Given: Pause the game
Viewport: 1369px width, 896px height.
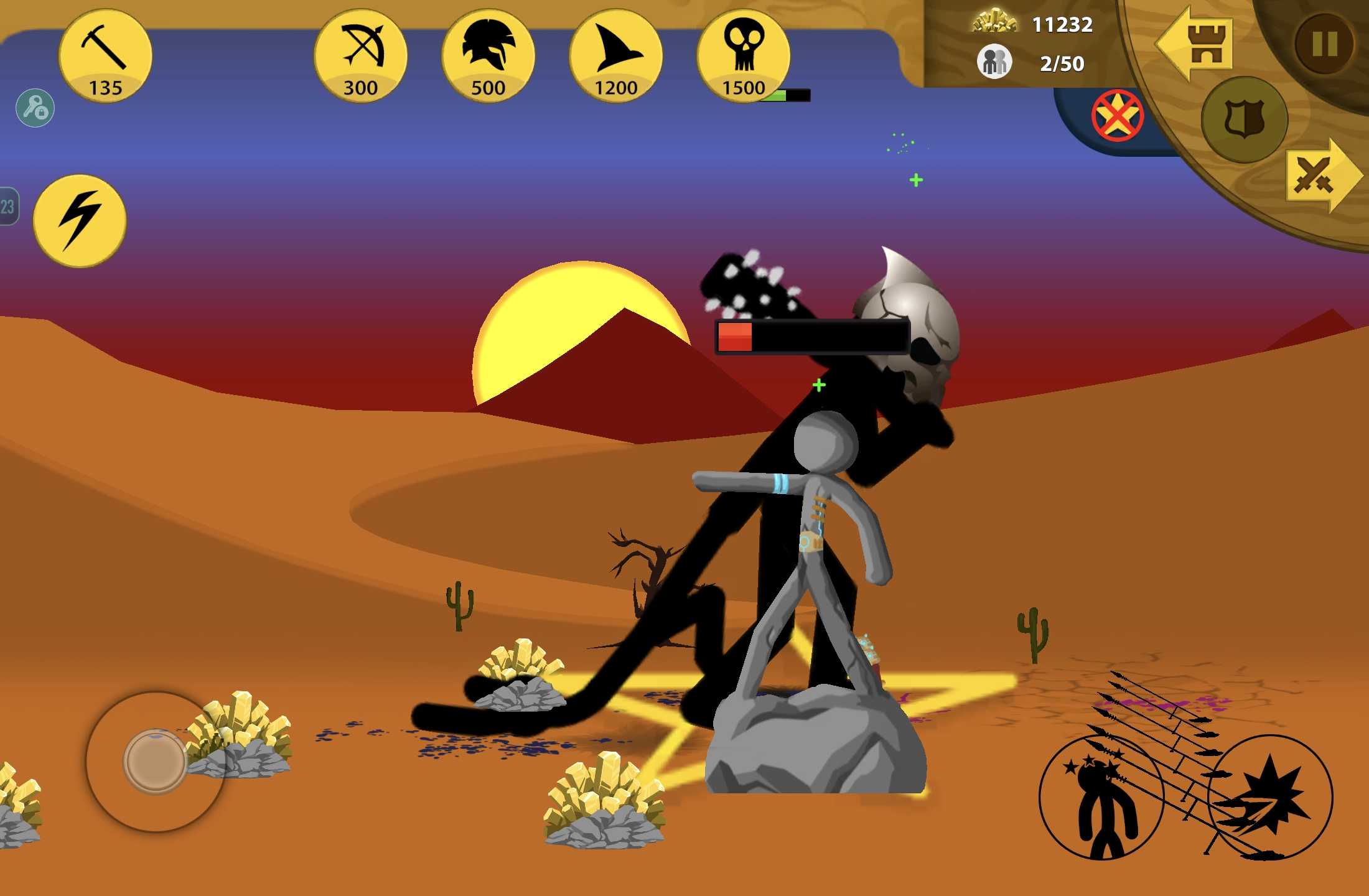Looking at the screenshot, I should (1324, 44).
